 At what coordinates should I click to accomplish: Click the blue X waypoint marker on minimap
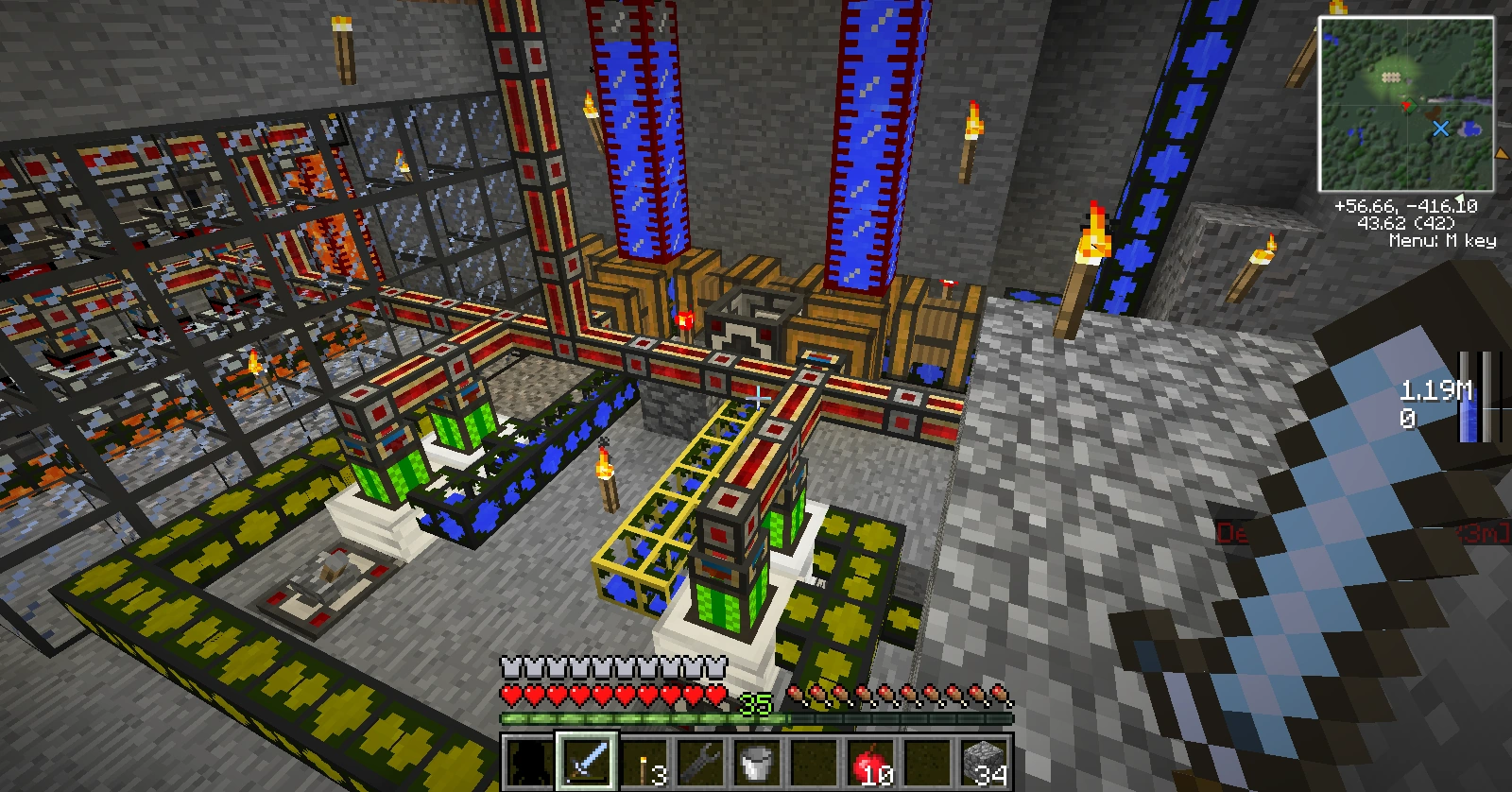pos(1440,129)
